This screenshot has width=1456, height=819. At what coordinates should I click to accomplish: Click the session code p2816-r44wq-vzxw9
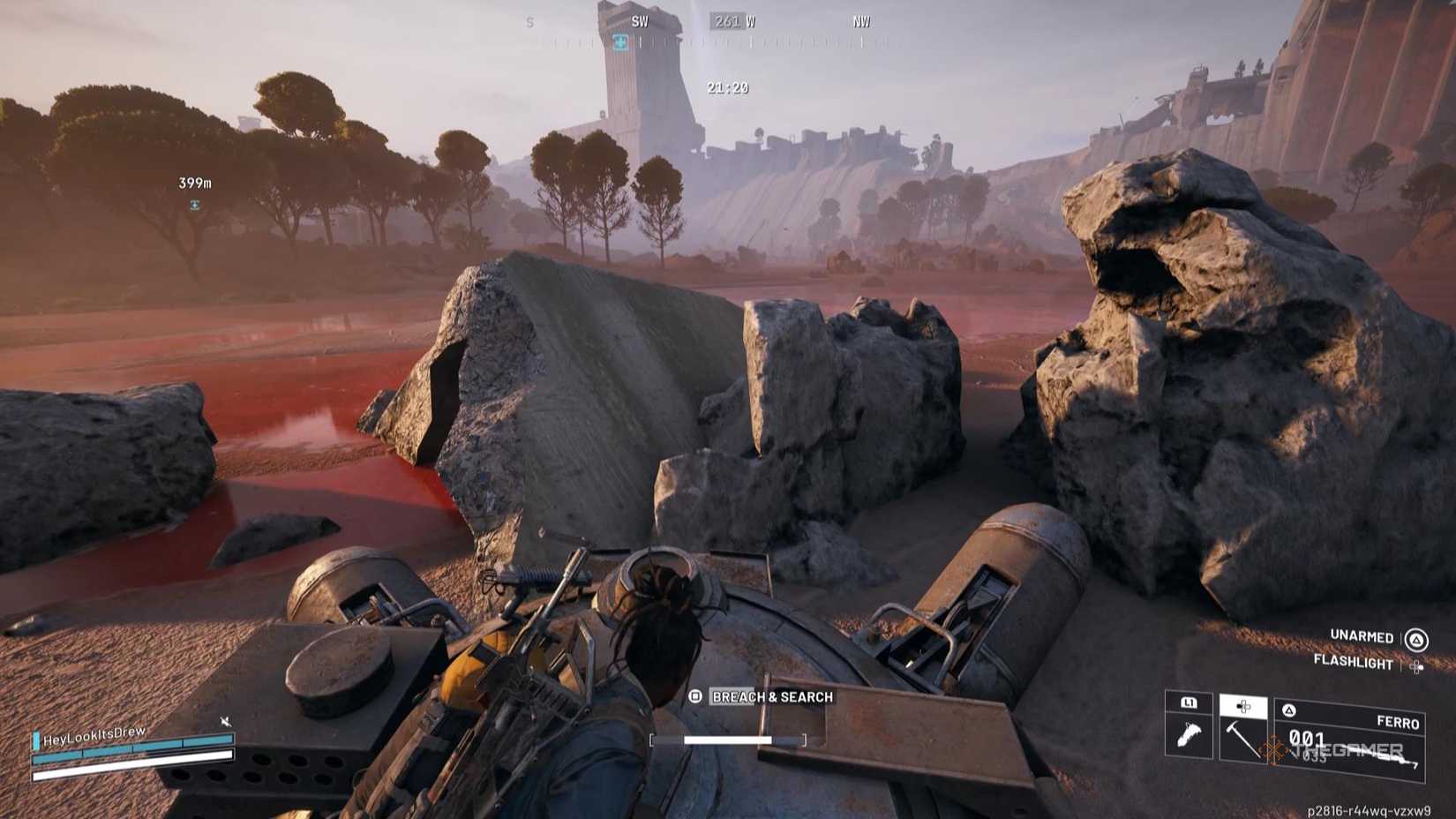pos(1370,809)
